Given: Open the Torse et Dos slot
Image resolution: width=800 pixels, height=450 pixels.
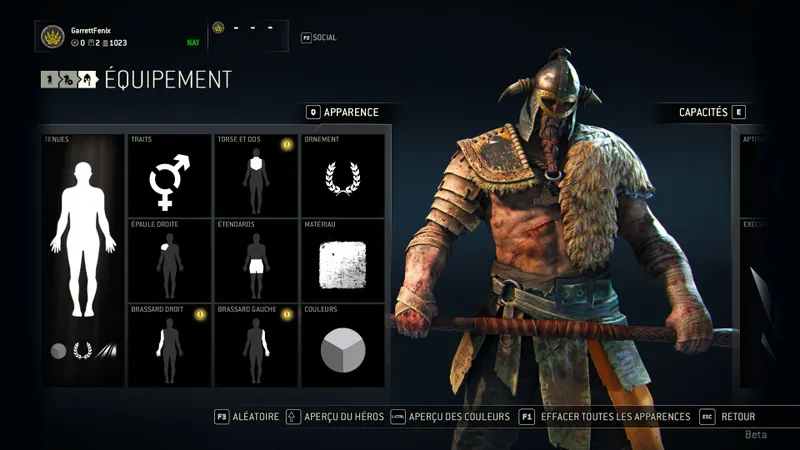Looking at the screenshot, I should [x=256, y=176].
